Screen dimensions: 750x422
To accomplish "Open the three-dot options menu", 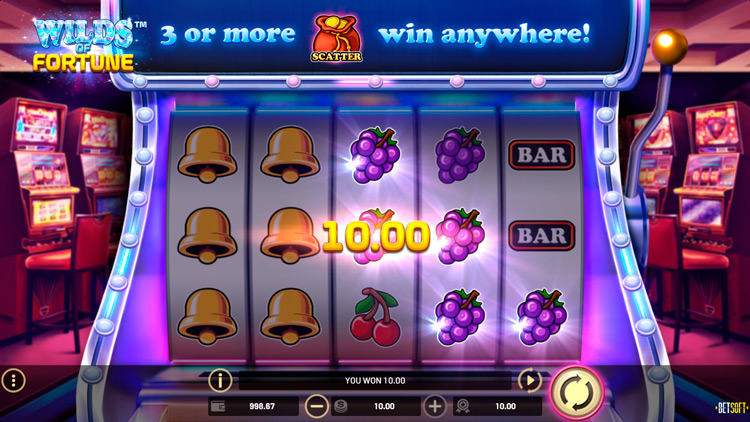I will [13, 380].
